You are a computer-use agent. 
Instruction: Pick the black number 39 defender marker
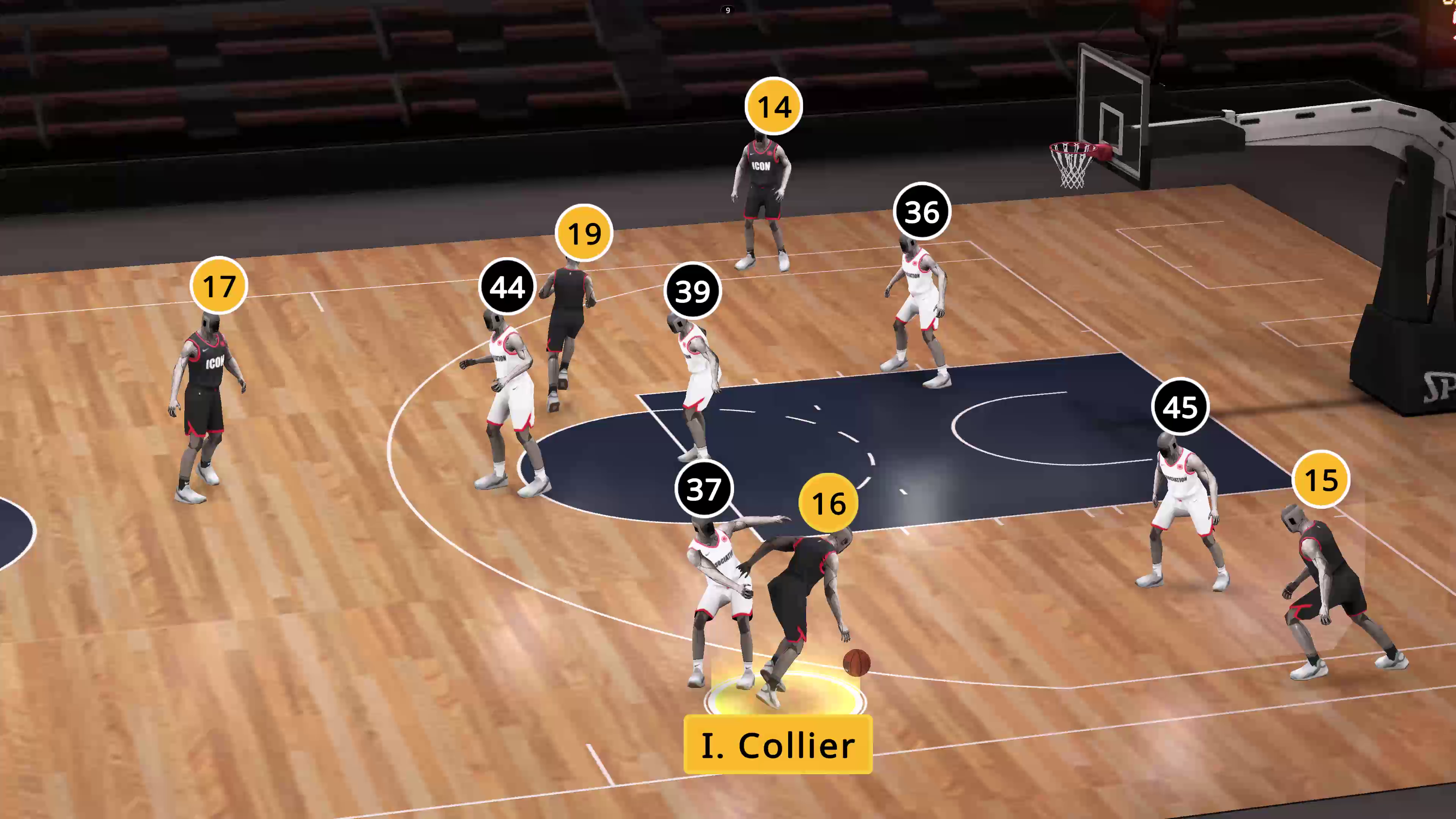(692, 291)
